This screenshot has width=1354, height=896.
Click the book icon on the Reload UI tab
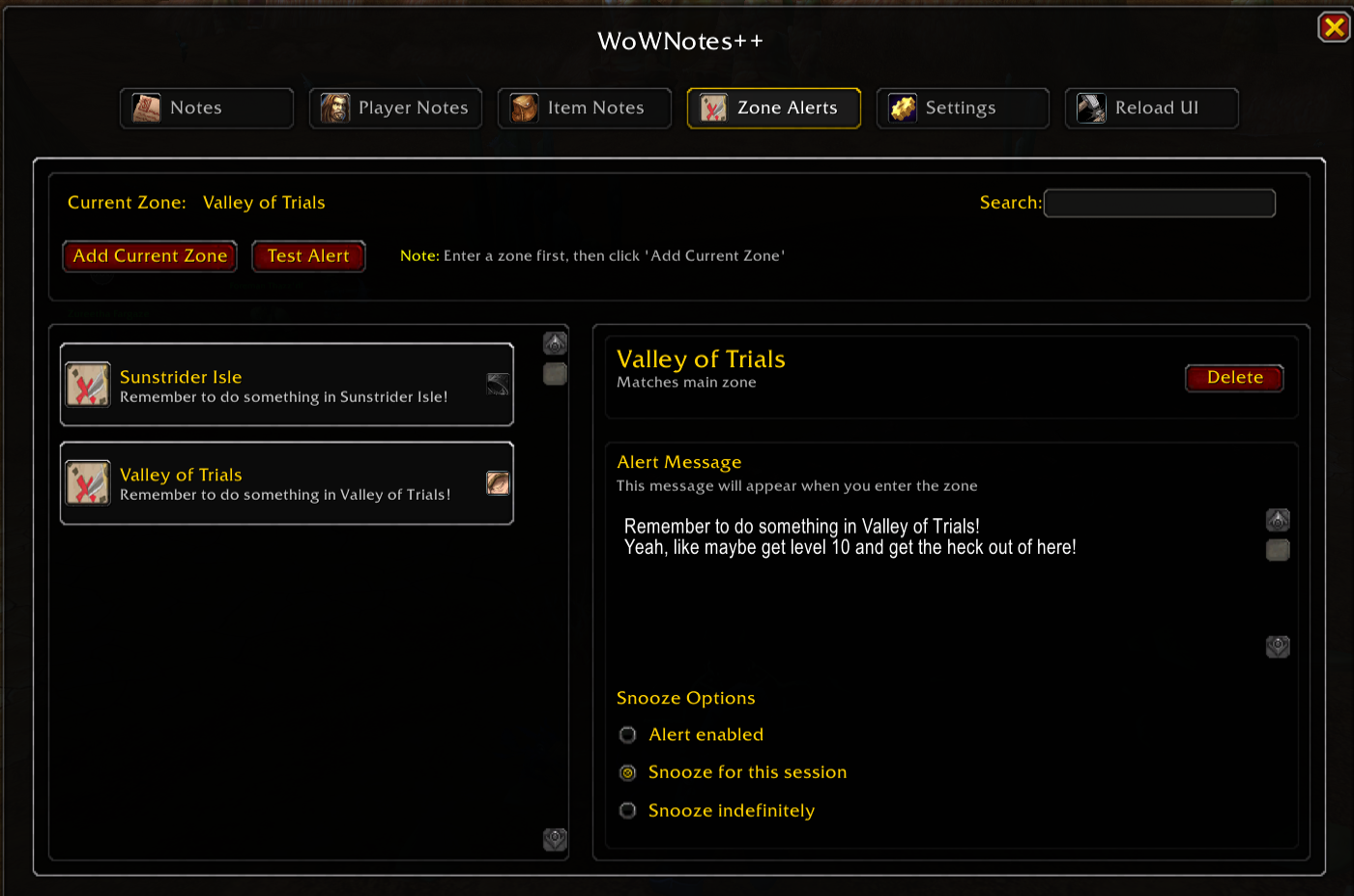[1091, 107]
